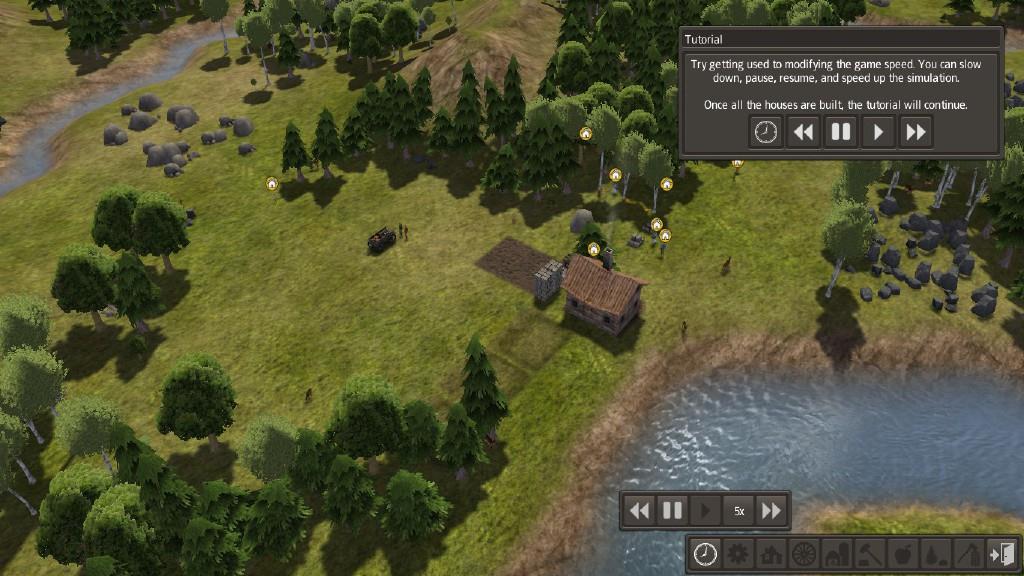The height and width of the screenshot is (576, 1024).
Task: Open the barn storage toolbar menu
Action: pos(837,553)
